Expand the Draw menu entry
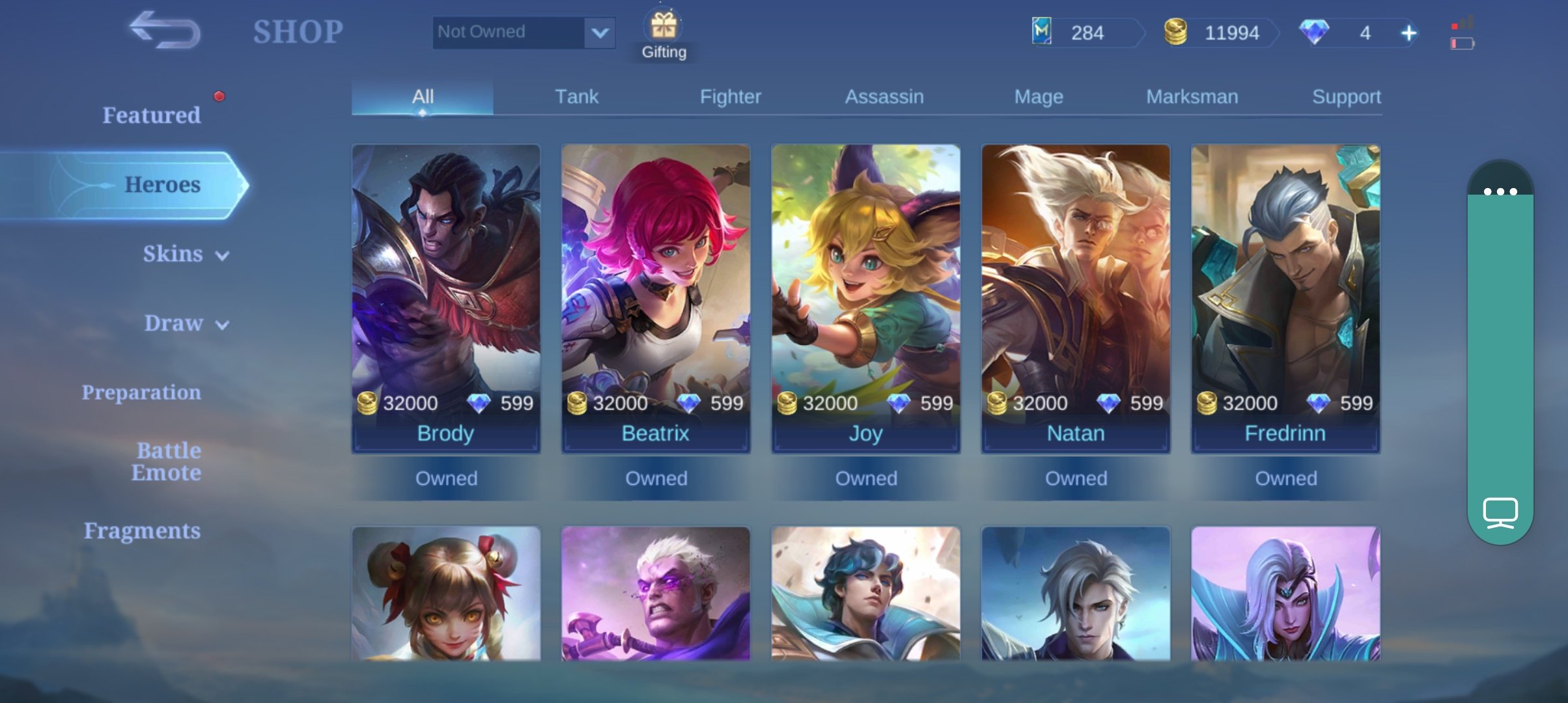 click(x=186, y=324)
